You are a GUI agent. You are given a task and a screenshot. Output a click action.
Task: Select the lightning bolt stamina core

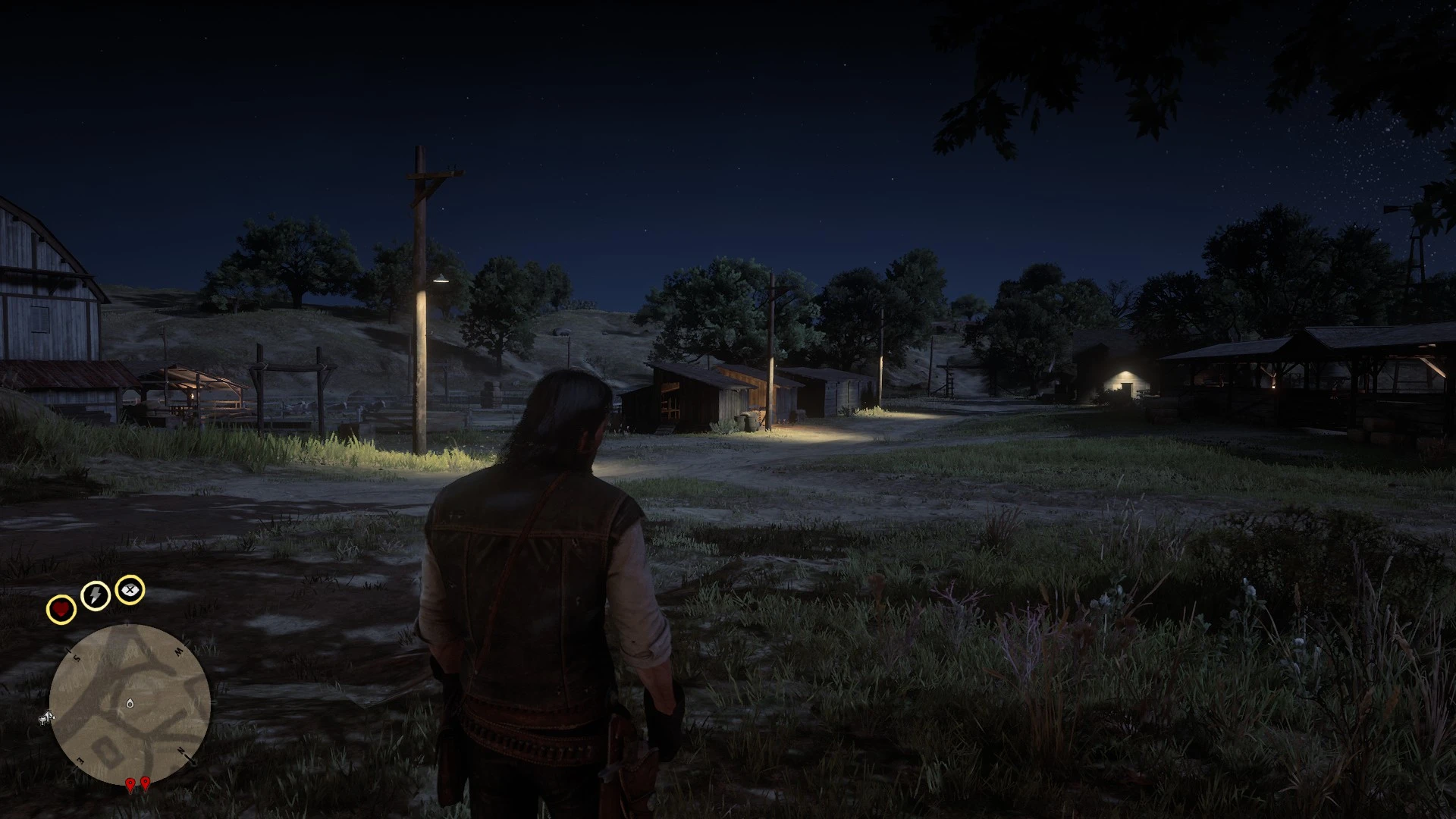click(96, 595)
